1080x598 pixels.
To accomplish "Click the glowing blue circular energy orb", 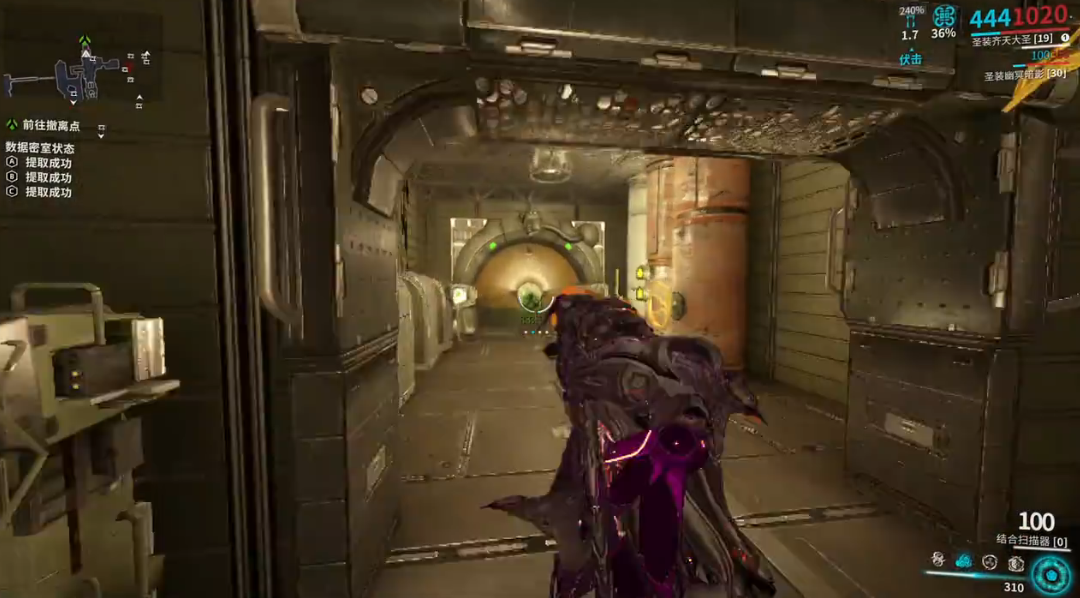I will (x=1051, y=574).
